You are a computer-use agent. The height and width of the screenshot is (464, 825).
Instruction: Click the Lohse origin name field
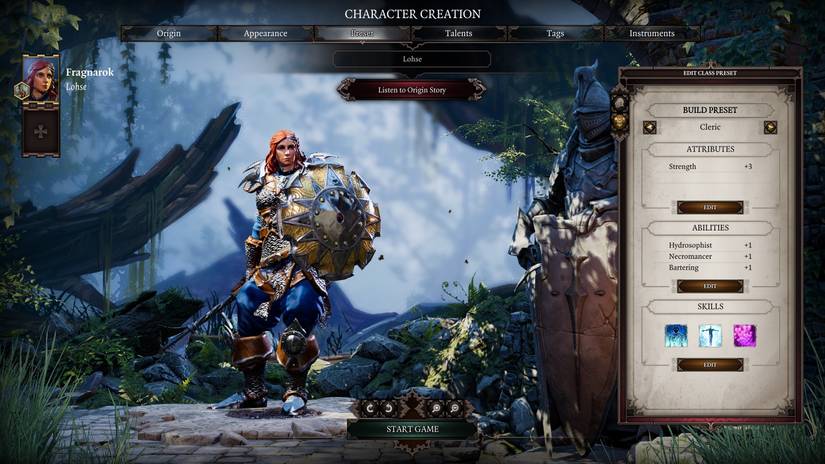coord(412,59)
